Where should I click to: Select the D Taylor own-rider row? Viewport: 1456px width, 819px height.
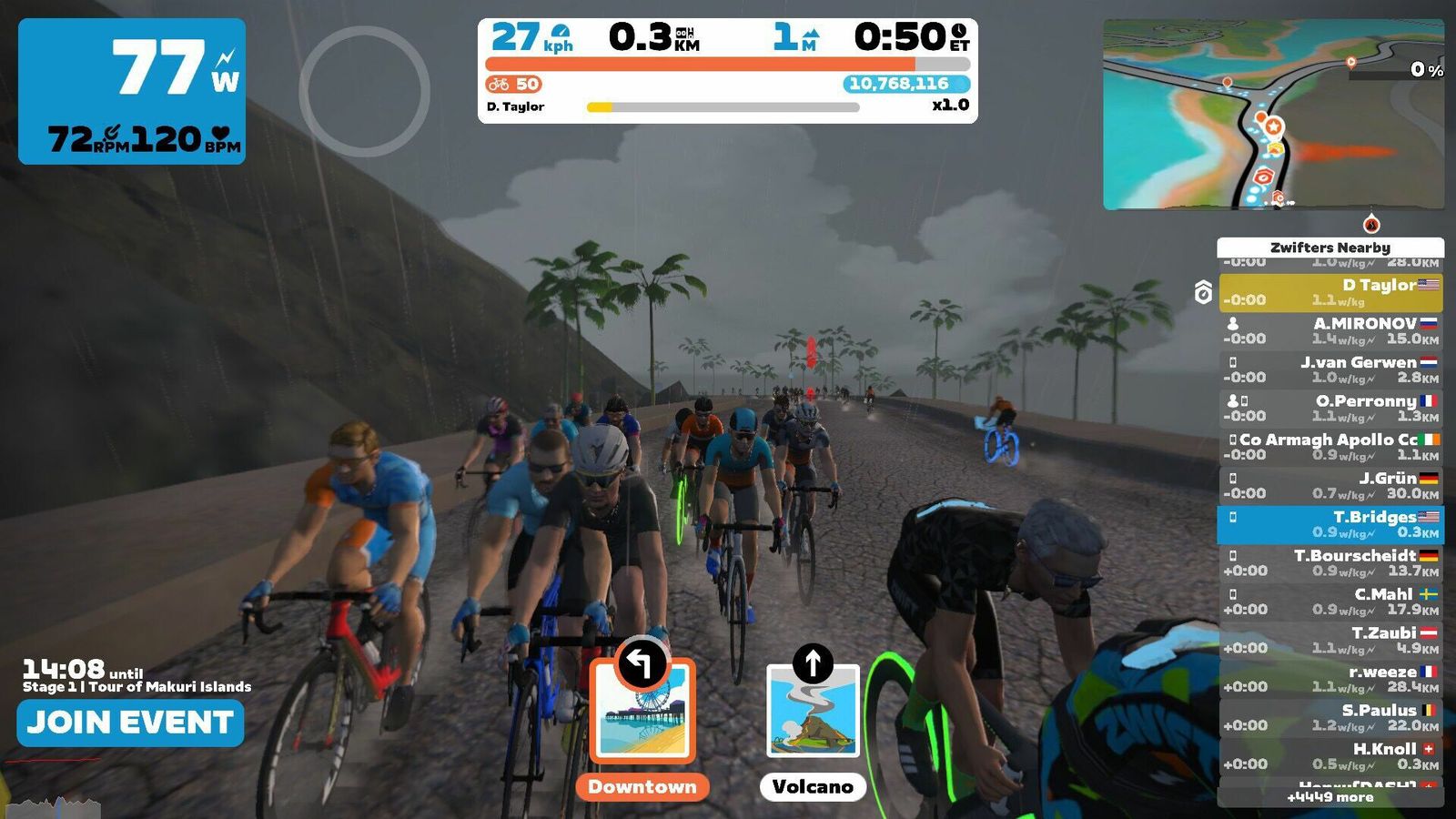(1330, 293)
